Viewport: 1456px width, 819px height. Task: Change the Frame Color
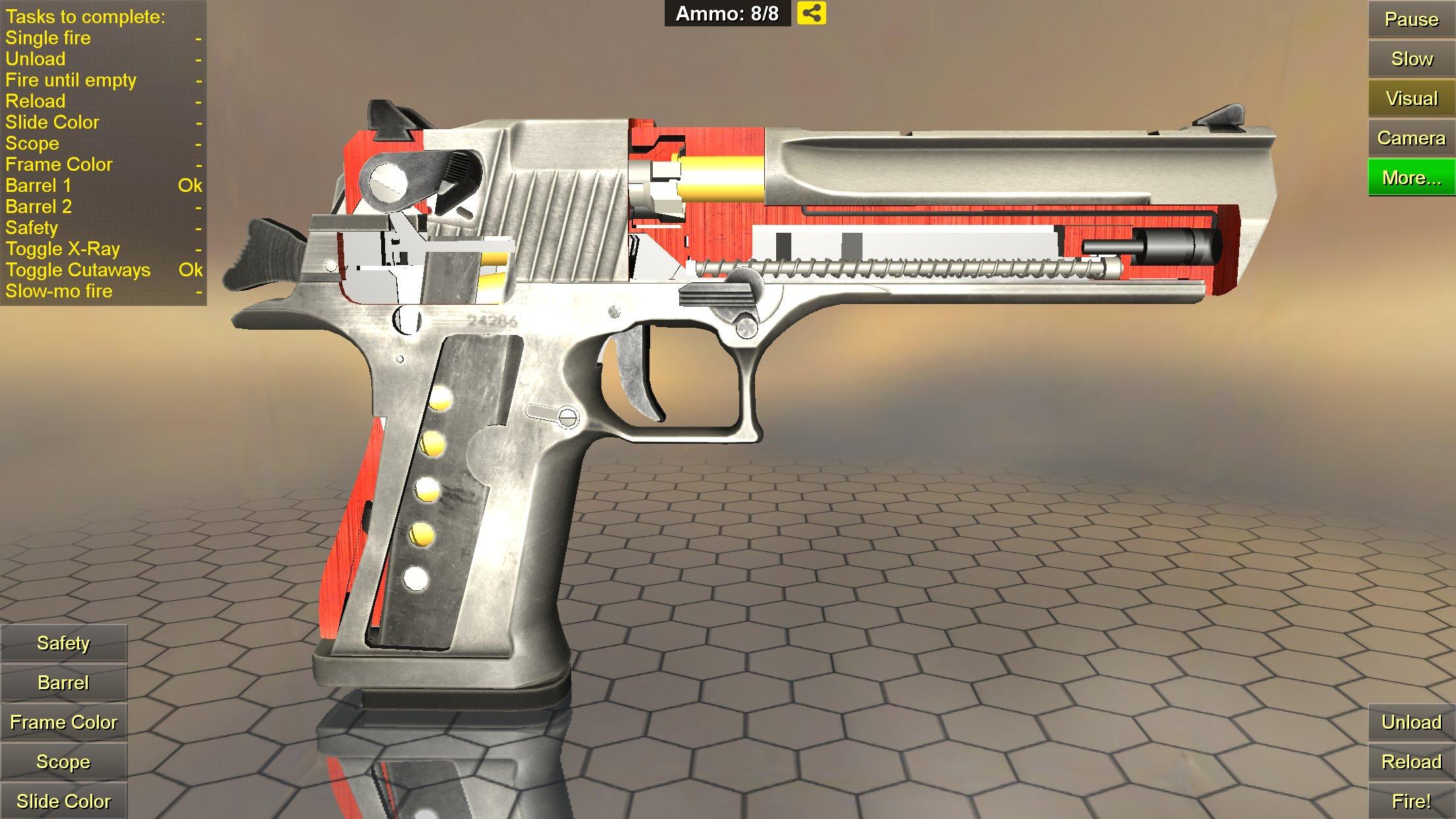point(63,722)
